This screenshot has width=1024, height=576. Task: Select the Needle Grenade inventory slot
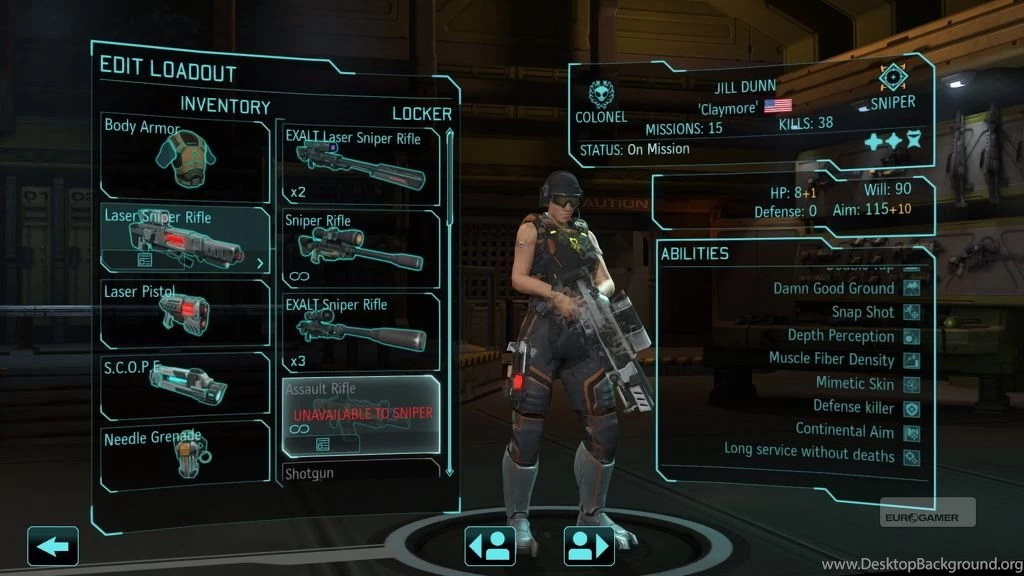pyautogui.click(x=186, y=454)
